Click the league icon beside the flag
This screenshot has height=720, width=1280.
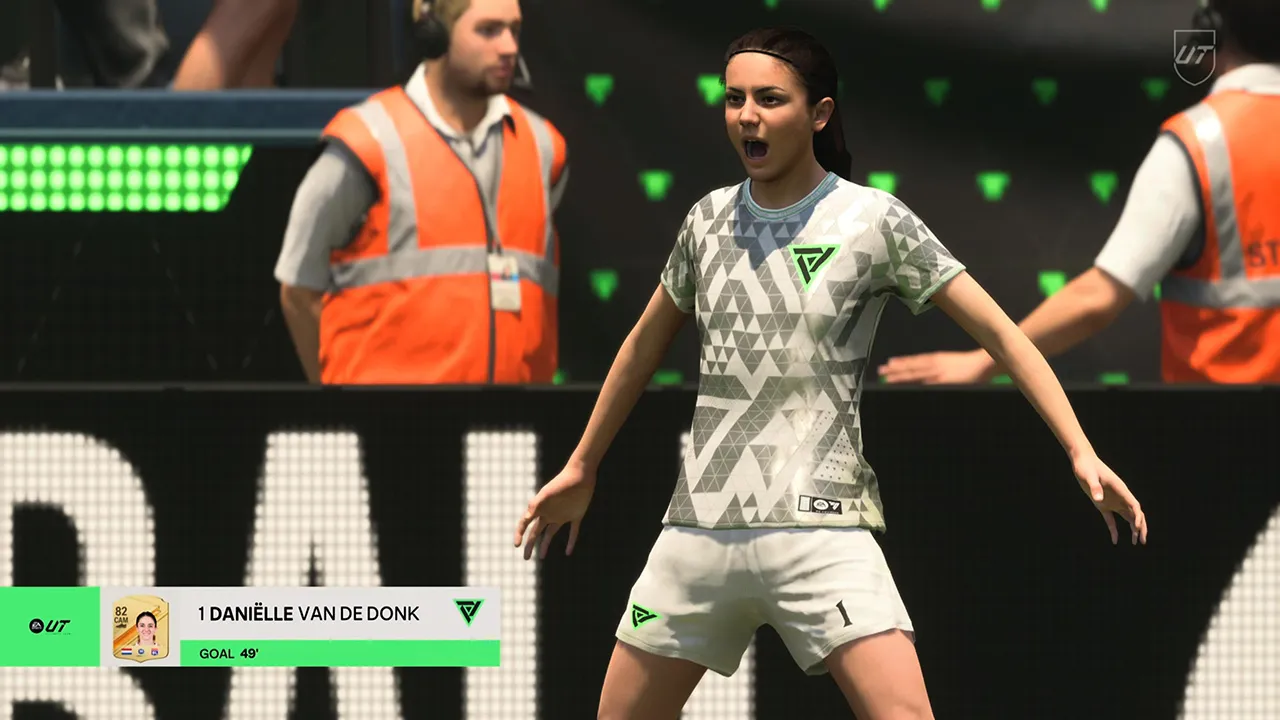click(x=139, y=651)
